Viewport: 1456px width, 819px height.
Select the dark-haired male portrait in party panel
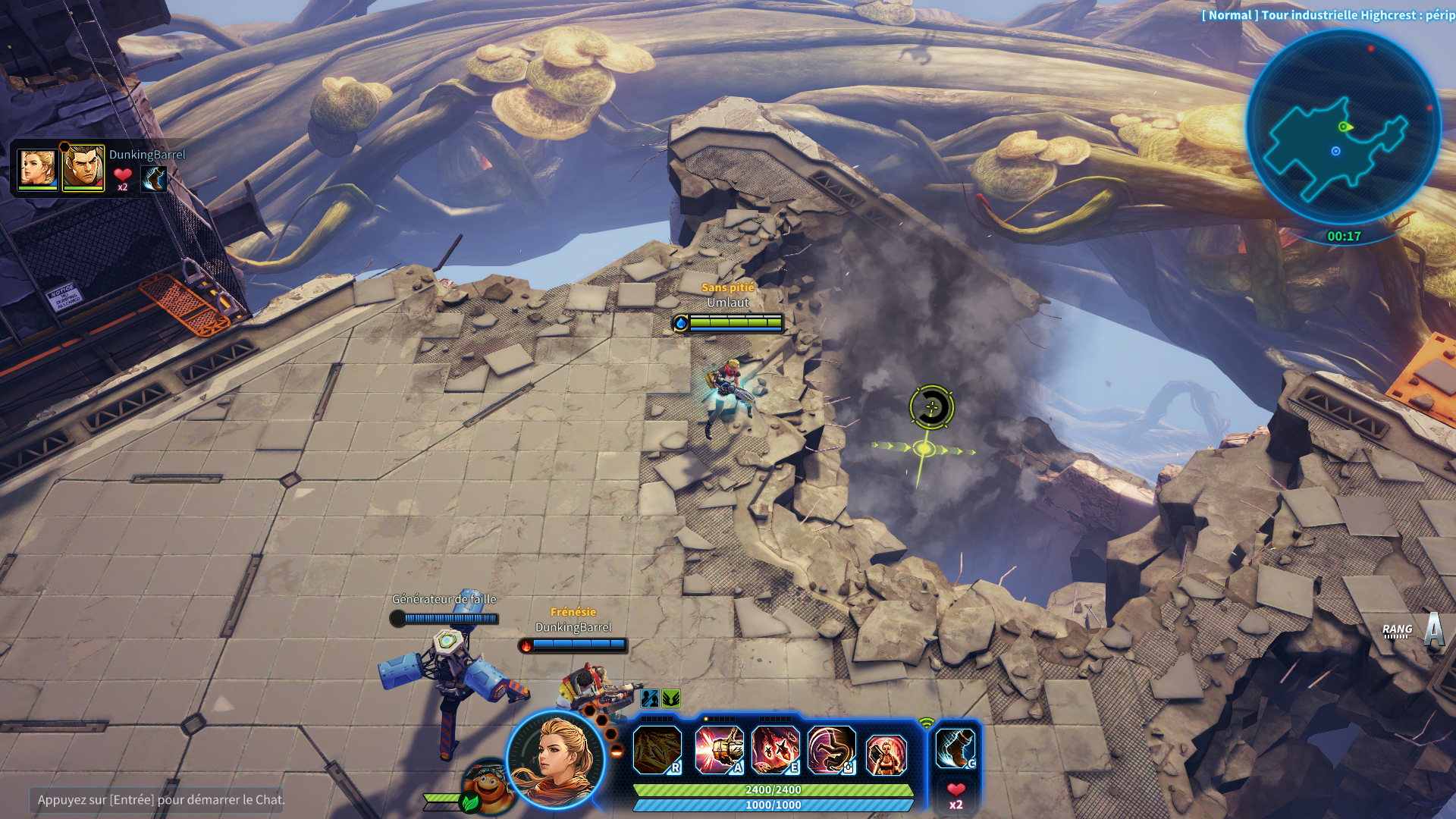83,168
